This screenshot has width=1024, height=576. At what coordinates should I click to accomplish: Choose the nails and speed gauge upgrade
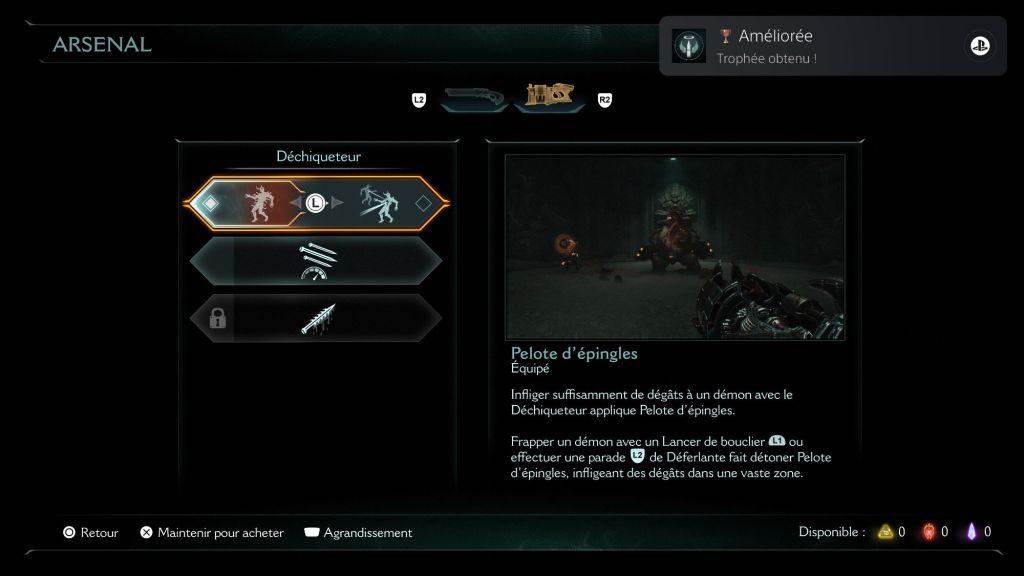[x=316, y=261]
